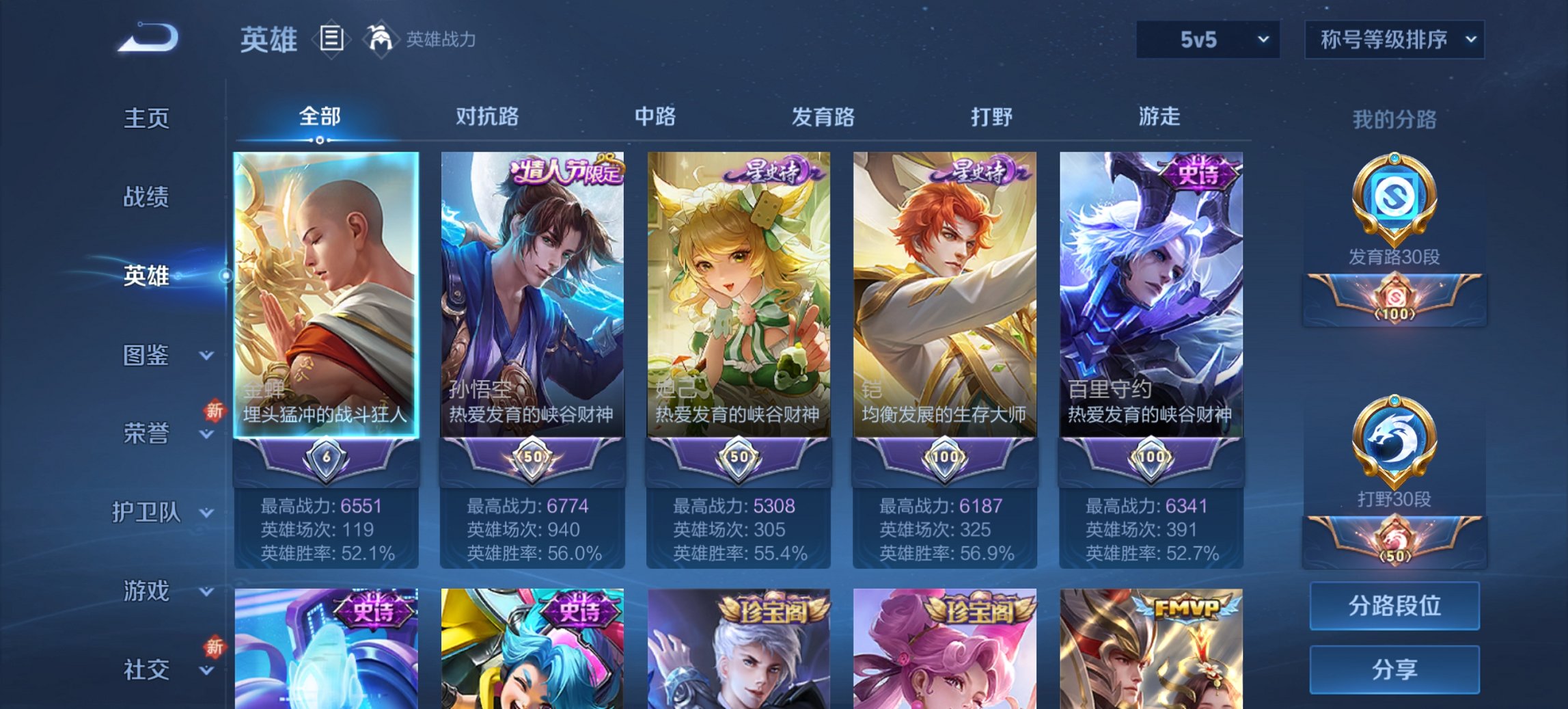This screenshot has height=709, width=1568.
Task: Open the 荣誉 sidebar entry with 新 badge
Action: pos(145,432)
